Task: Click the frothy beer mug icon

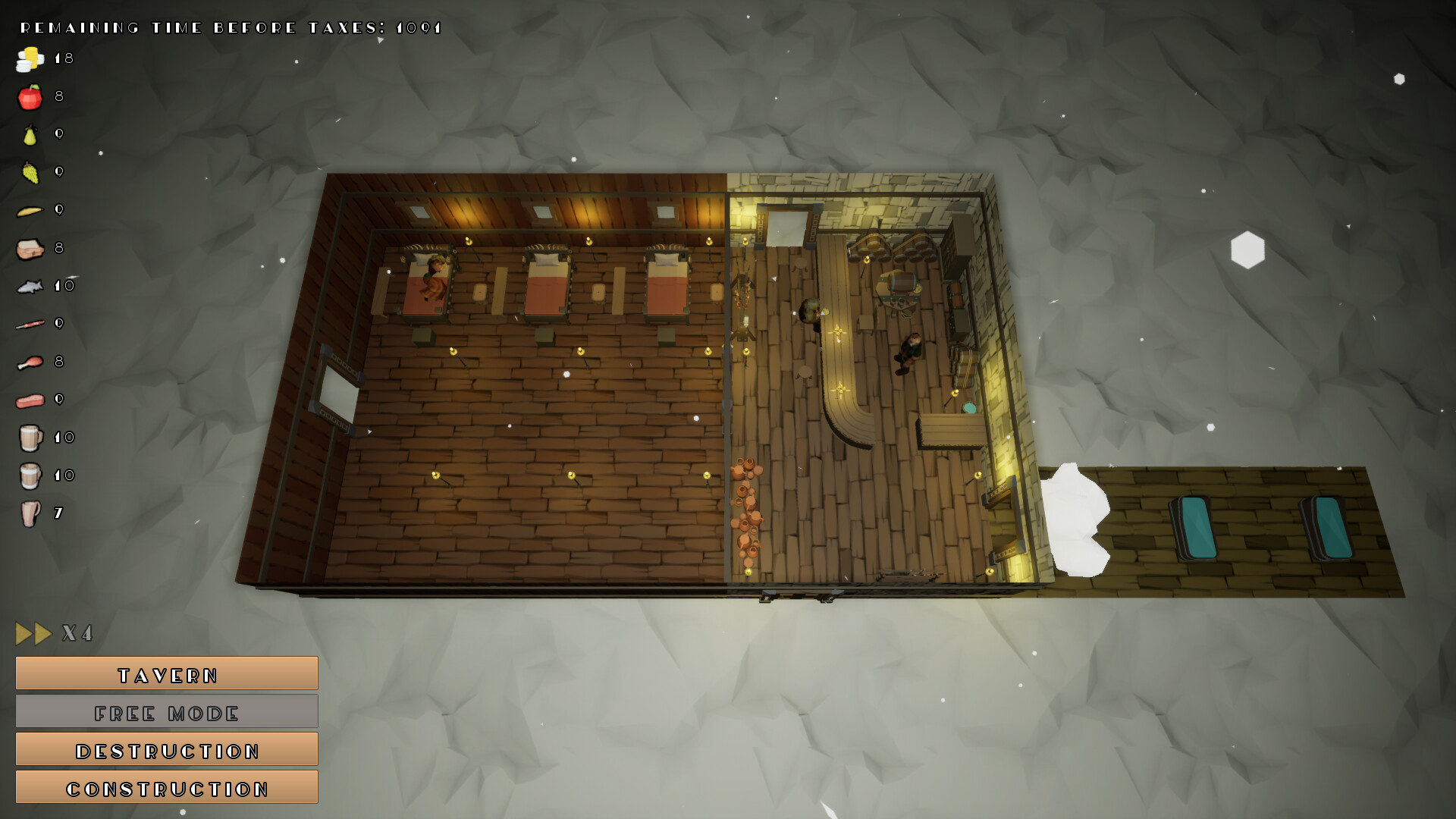Action: click(29, 438)
